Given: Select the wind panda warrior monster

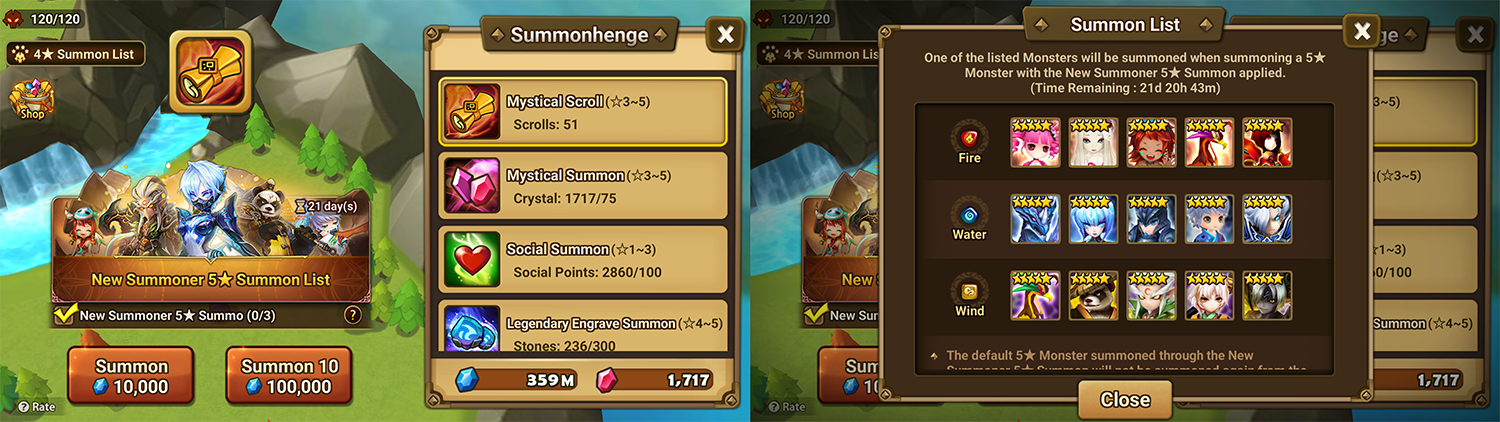Looking at the screenshot, I should tap(1093, 296).
